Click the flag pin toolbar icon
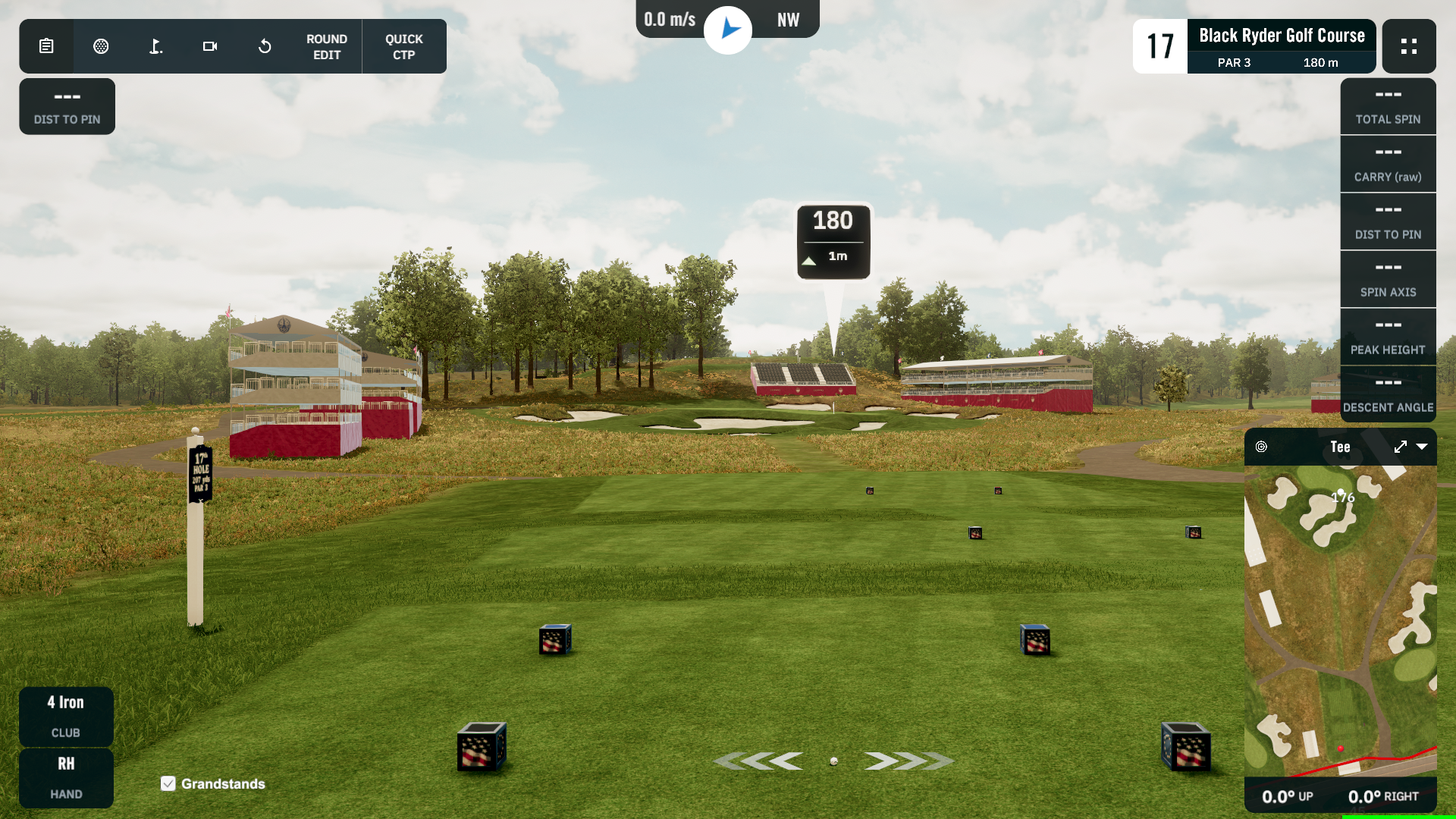Image resolution: width=1456 pixels, height=819 pixels. tap(155, 46)
